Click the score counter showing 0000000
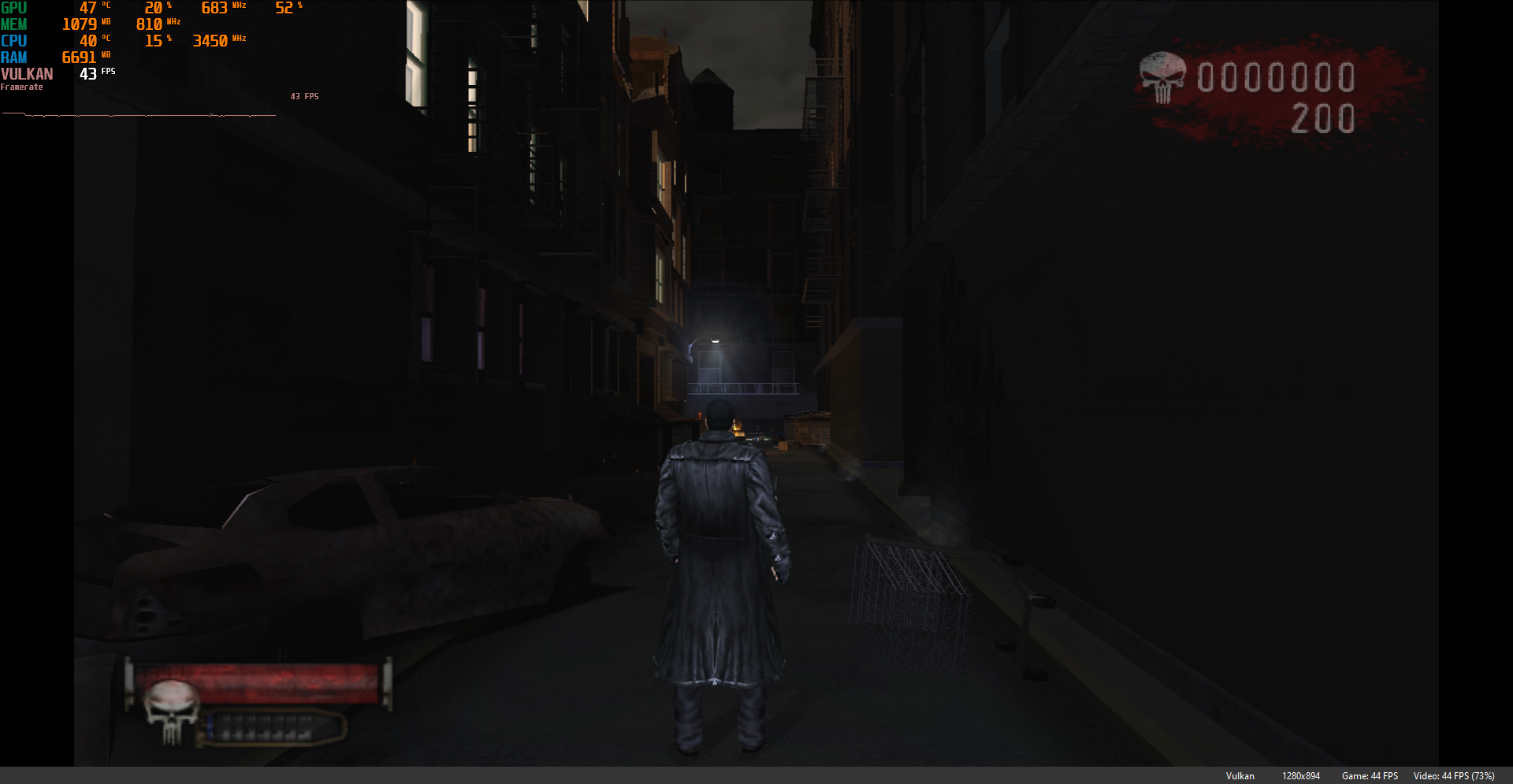Screen dimensions: 1513x784 click(x=1275, y=76)
